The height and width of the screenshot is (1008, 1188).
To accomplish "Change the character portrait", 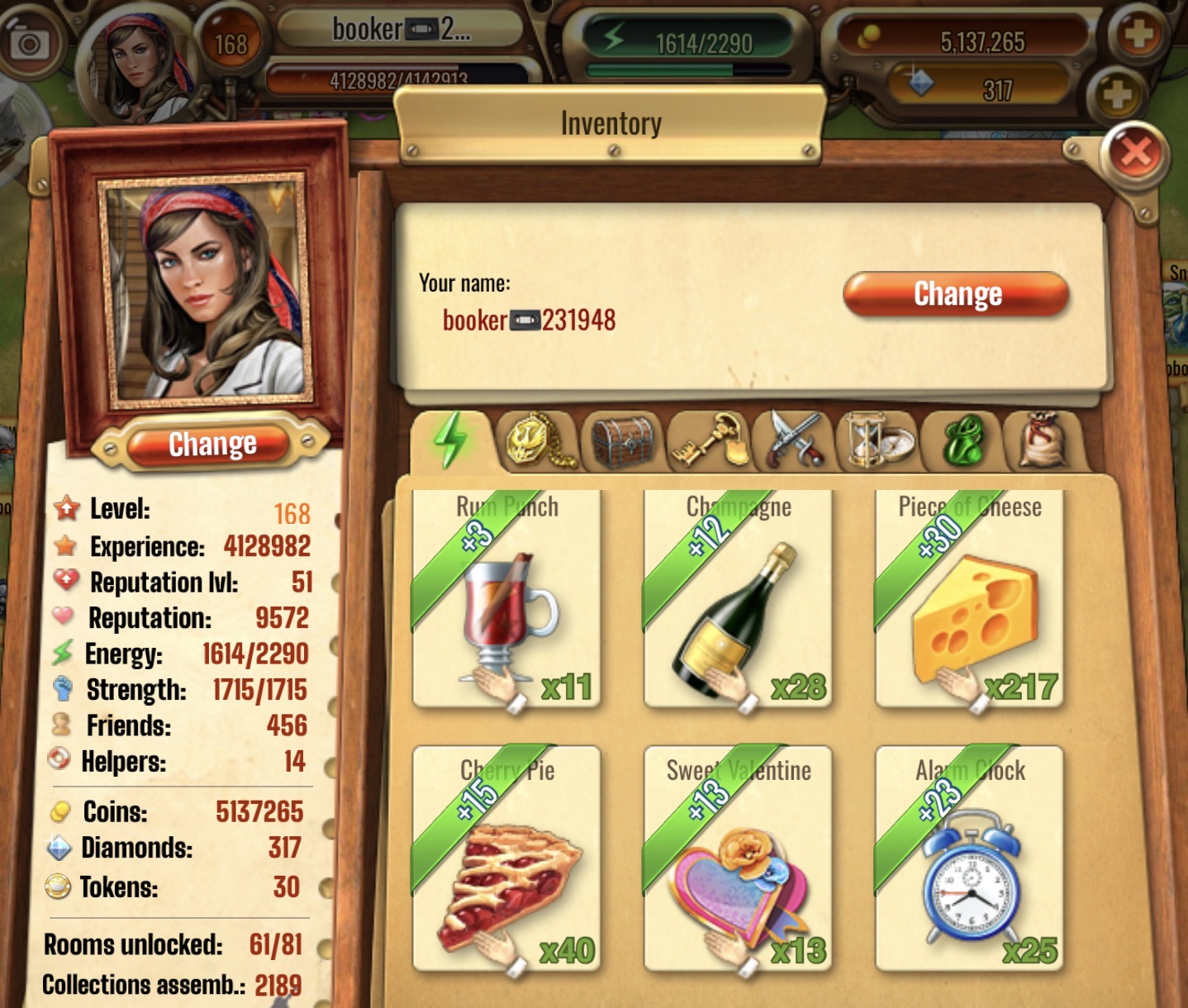I will click(x=212, y=445).
